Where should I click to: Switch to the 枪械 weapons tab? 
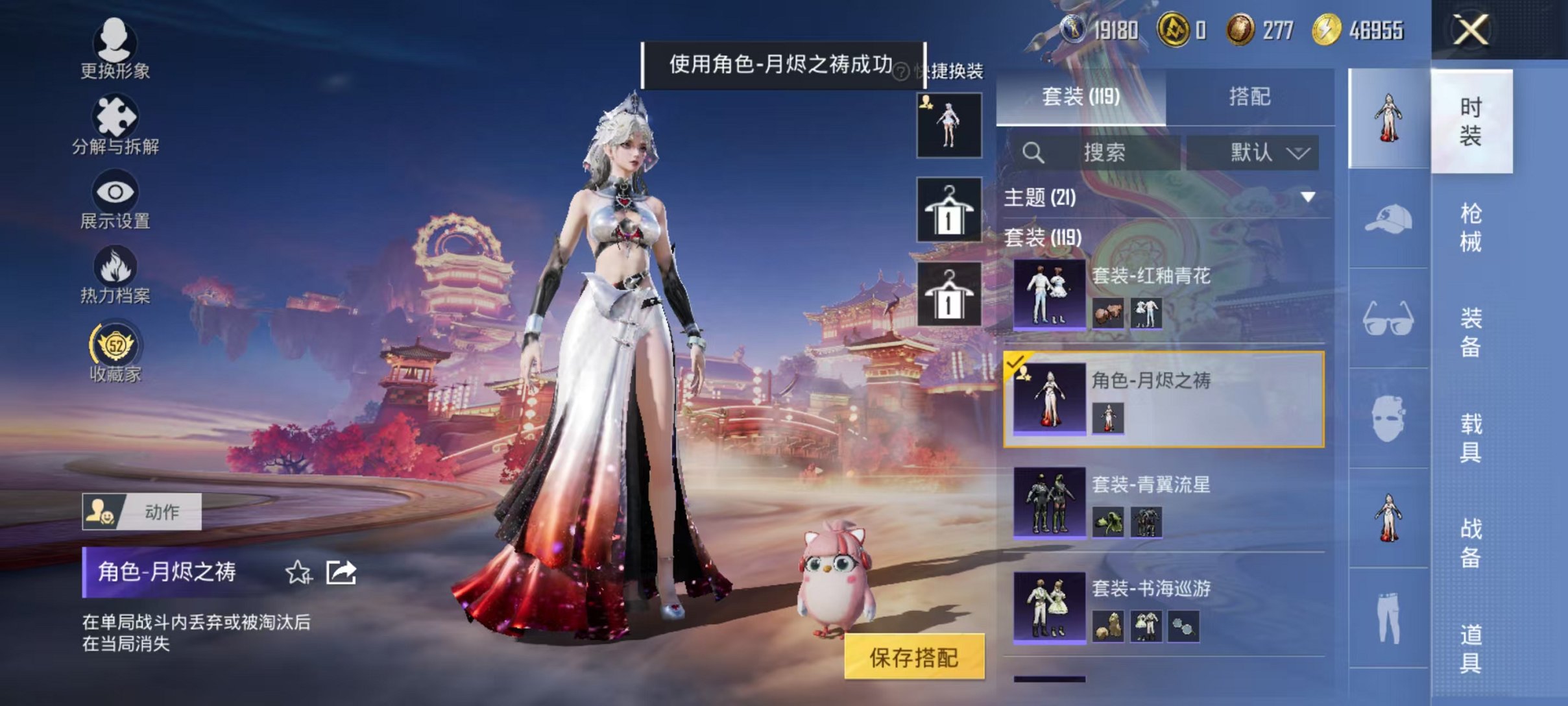1471,227
